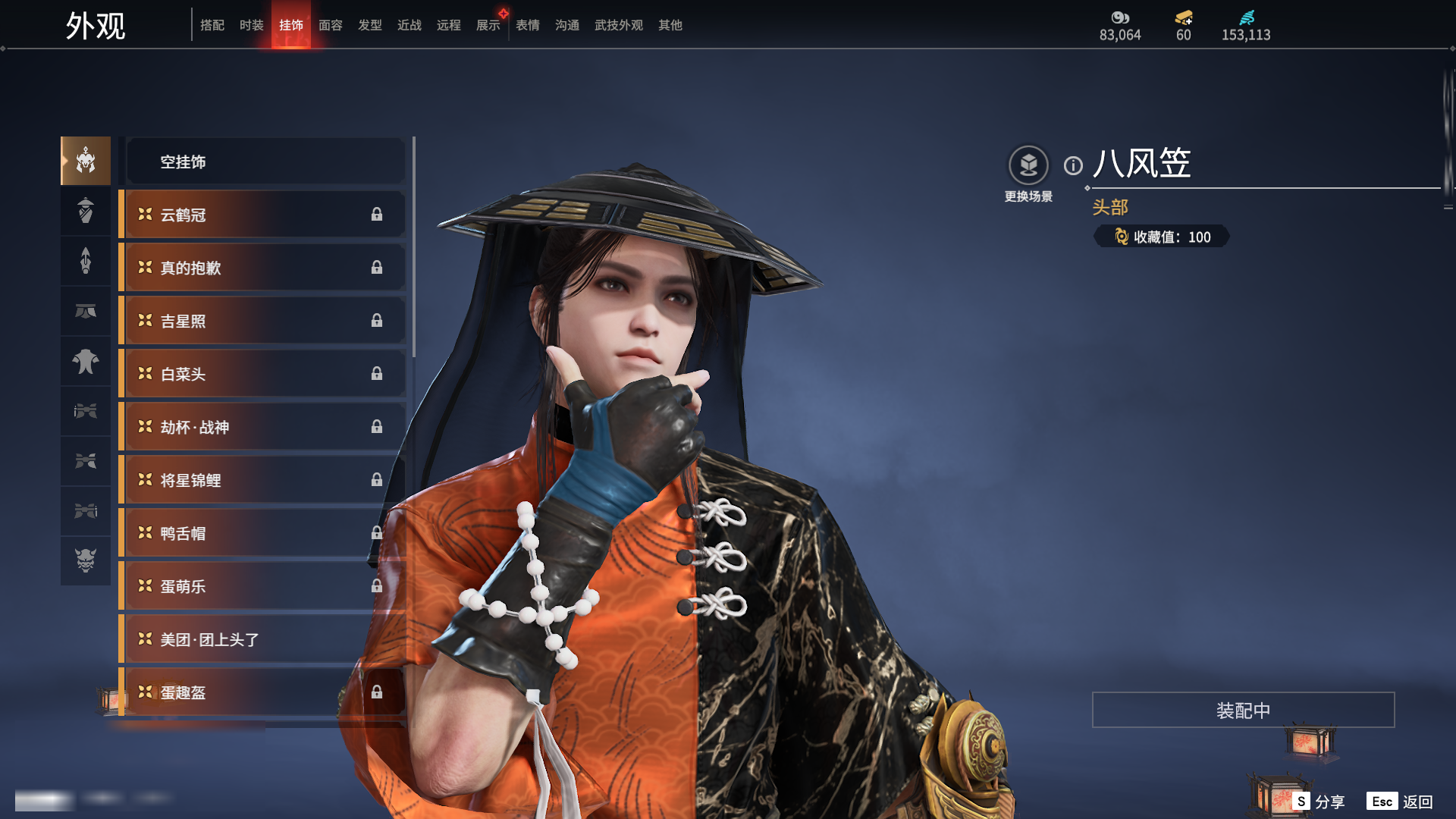Open the 搭配 tab
Viewport: 1456px width, 819px height.
coord(212,25)
